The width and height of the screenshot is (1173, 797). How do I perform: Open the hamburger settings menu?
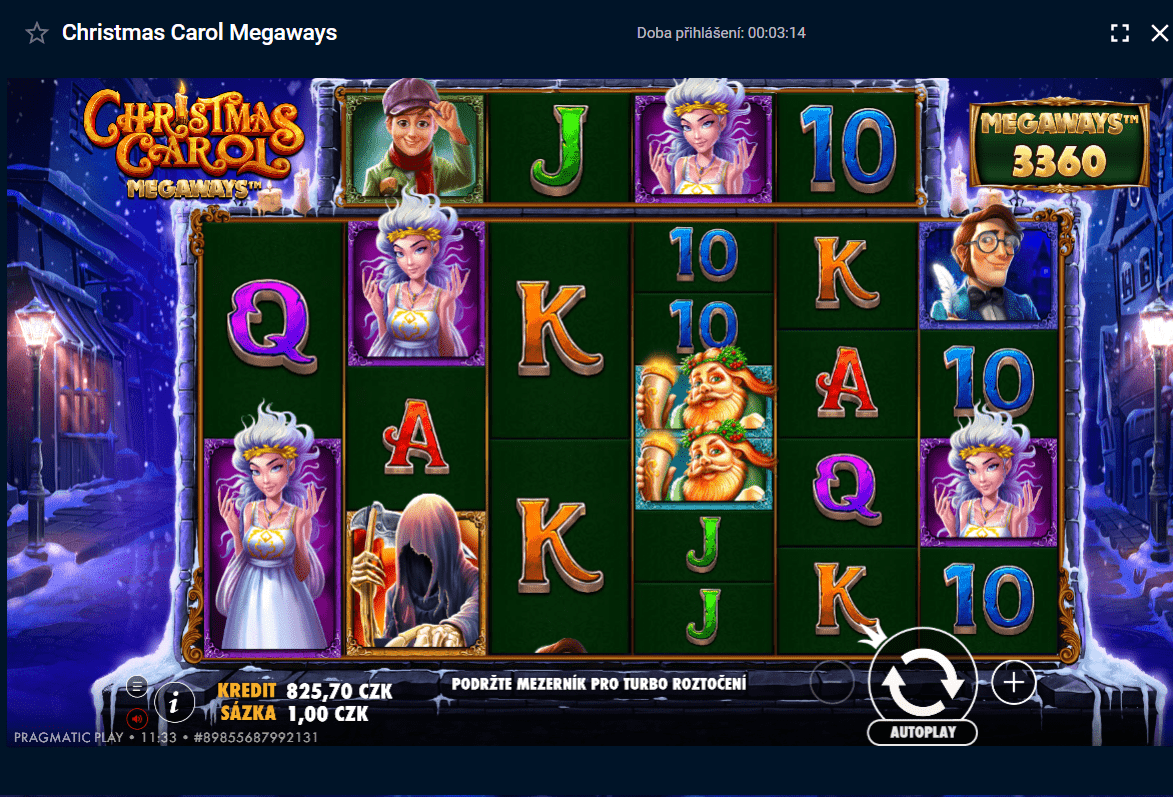[138, 686]
